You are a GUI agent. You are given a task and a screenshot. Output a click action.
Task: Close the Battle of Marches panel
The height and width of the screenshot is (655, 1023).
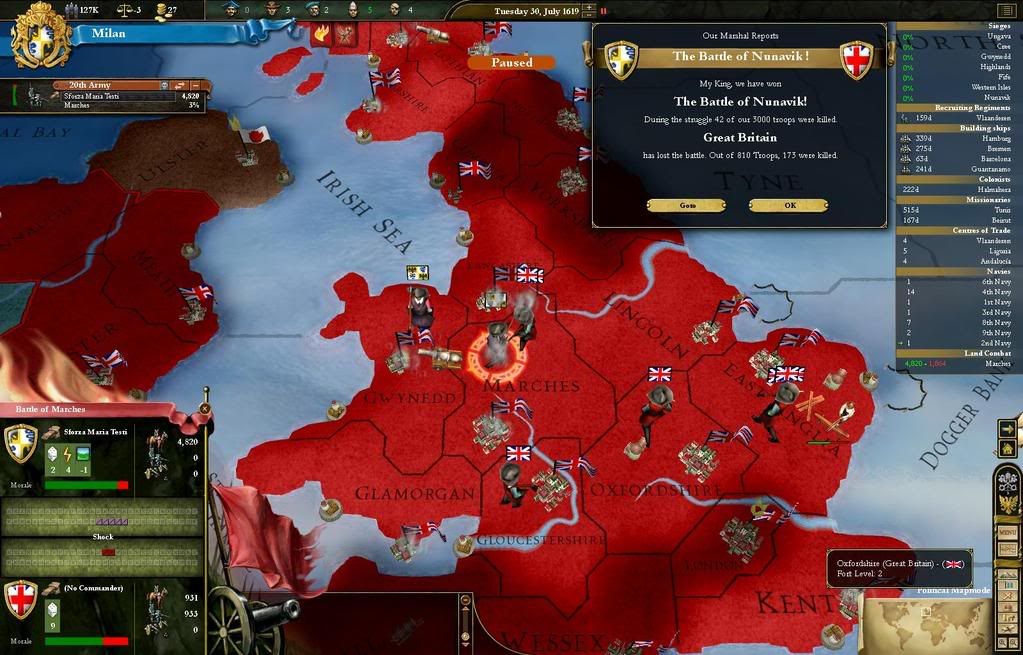(205, 408)
